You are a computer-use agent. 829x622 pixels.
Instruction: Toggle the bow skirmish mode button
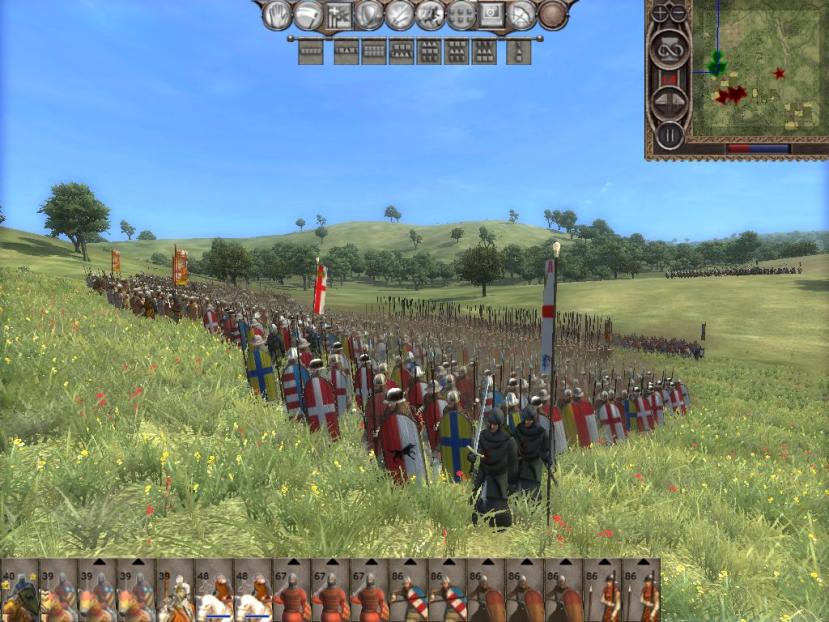[x=521, y=14]
